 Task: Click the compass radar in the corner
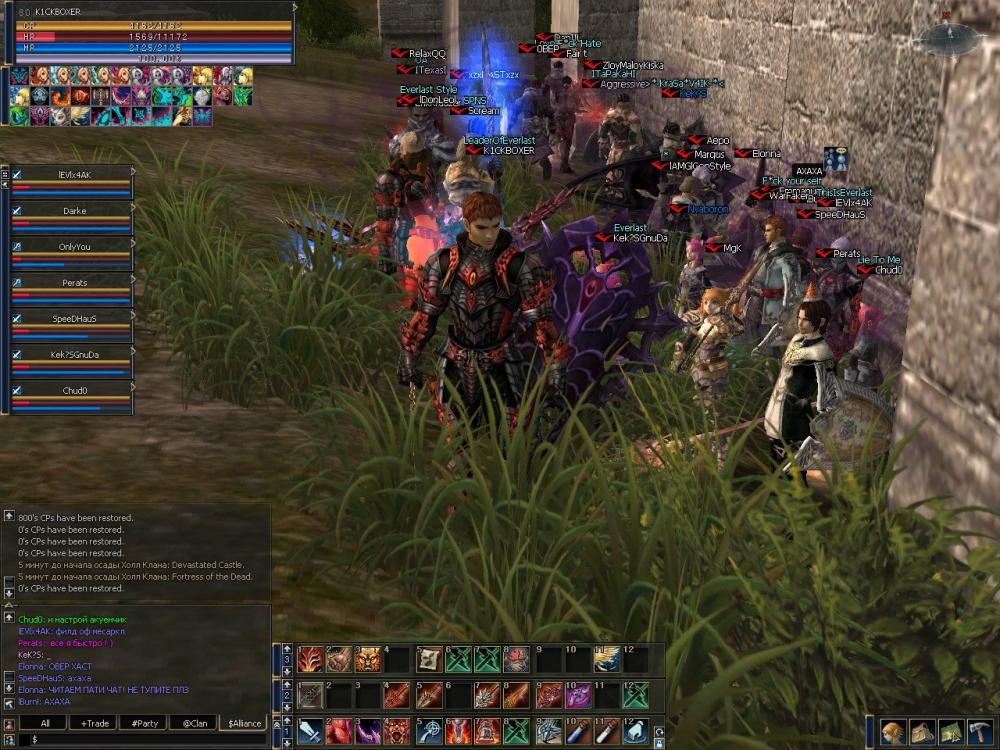coord(944,39)
